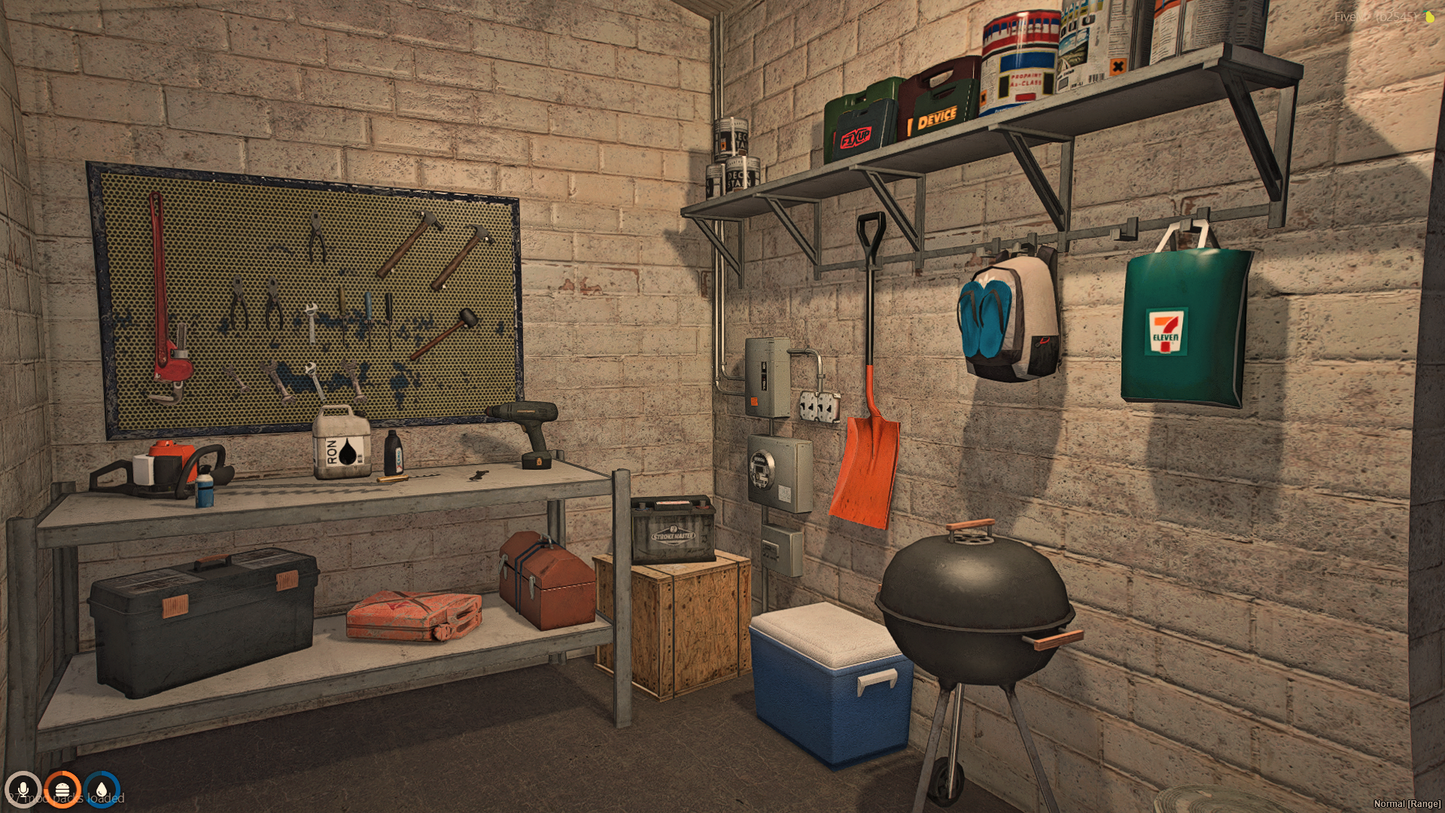Click the water drop thirst icon

point(101,789)
